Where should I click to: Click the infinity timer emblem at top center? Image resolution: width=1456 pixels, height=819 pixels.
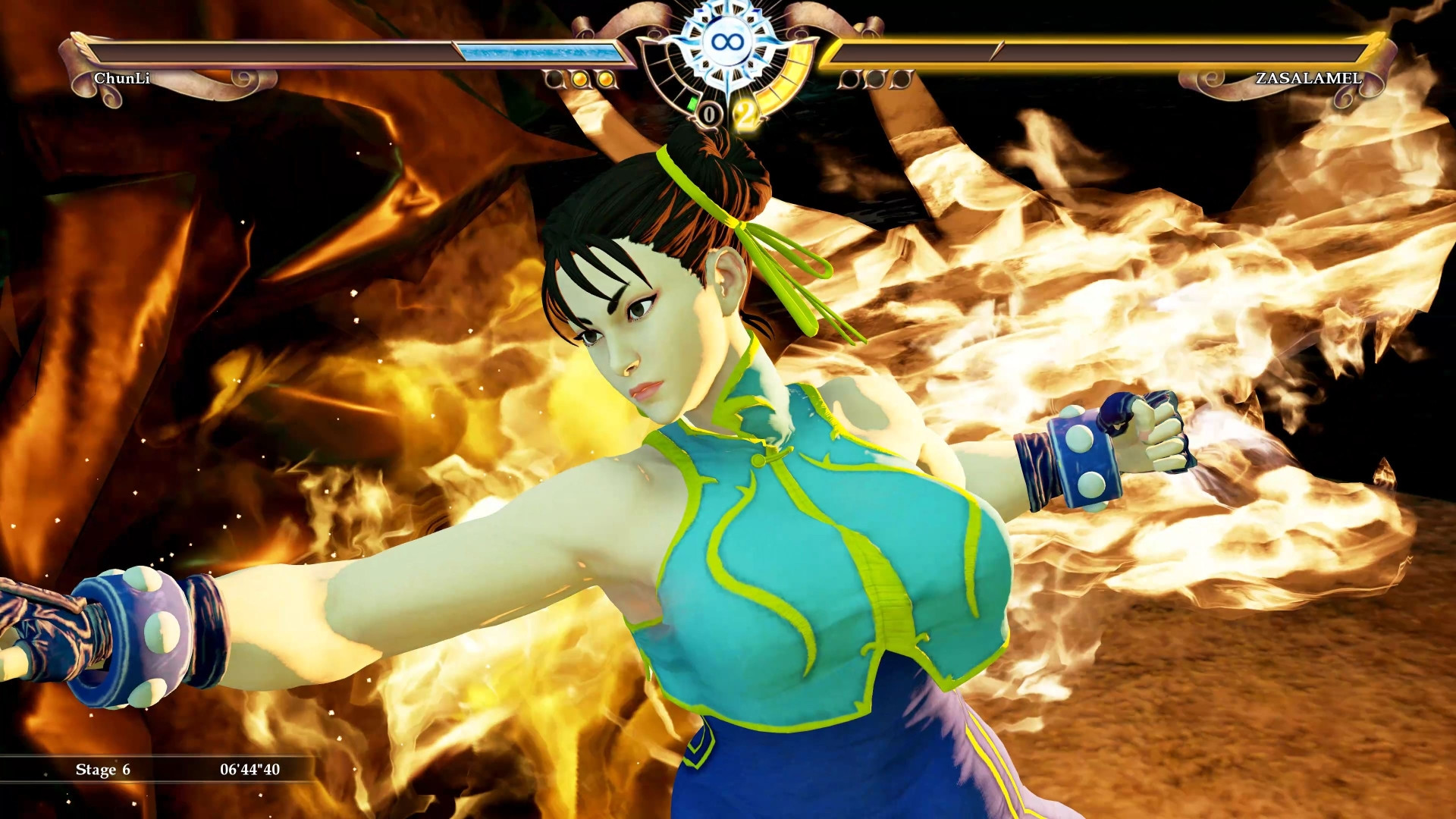(728, 41)
